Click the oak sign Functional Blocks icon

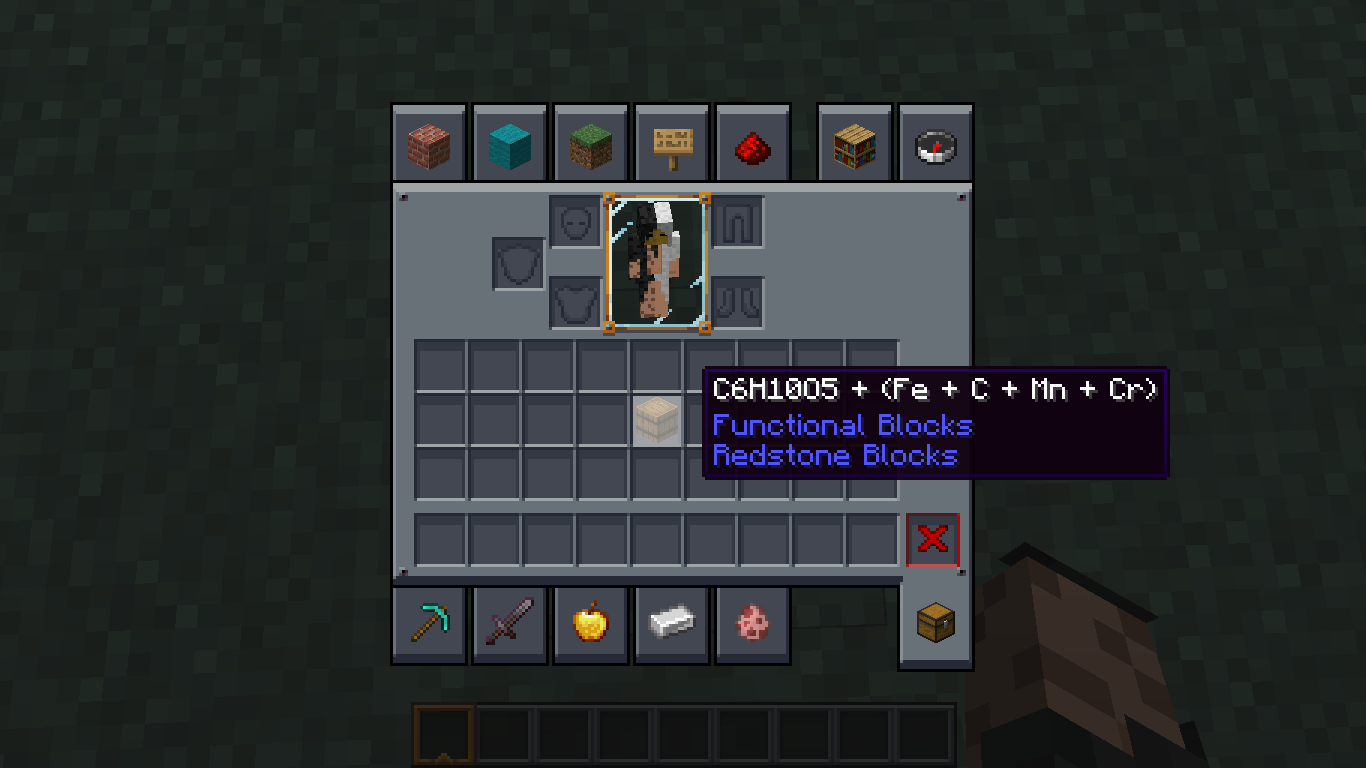672,142
